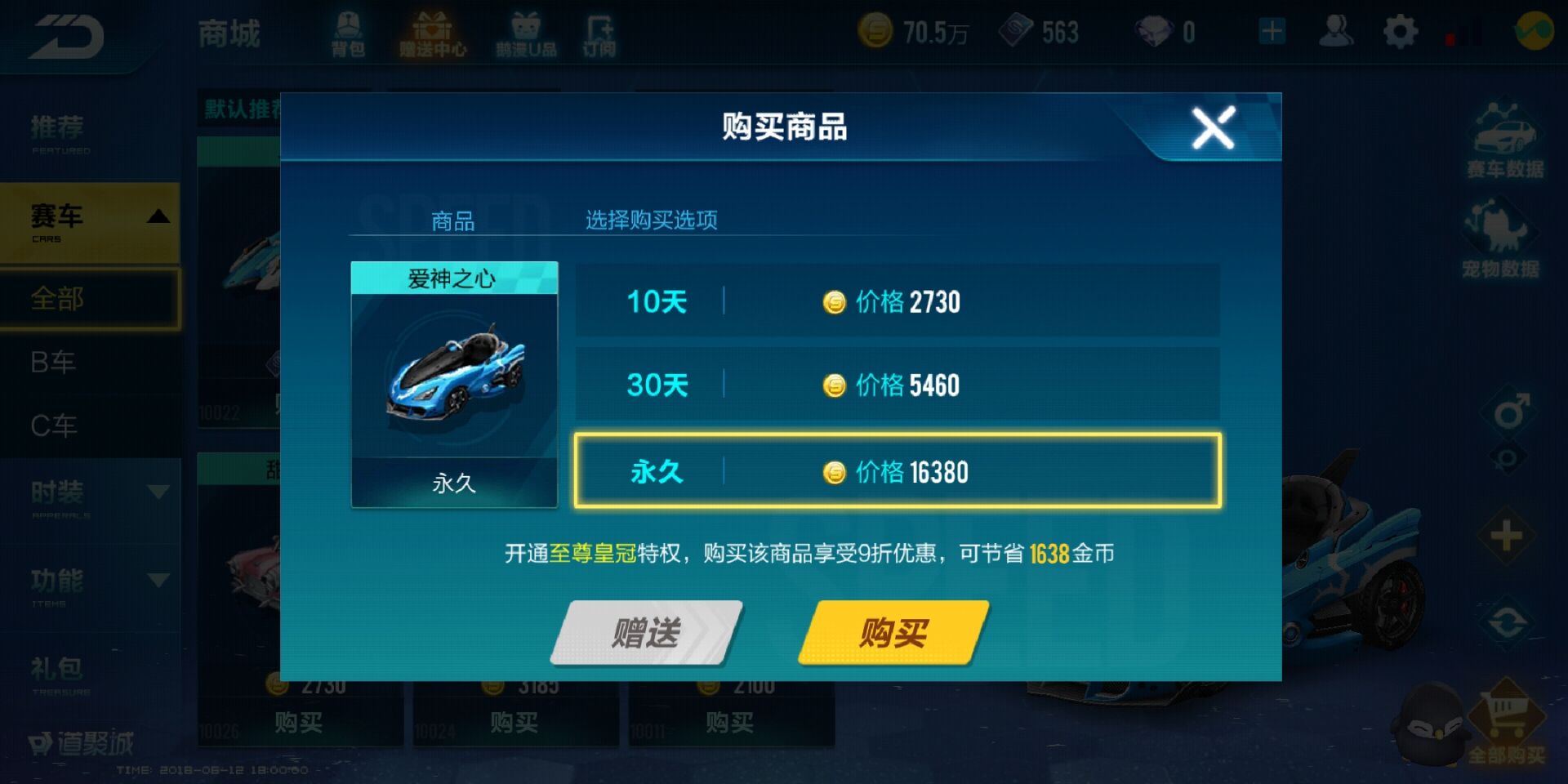
Task: Open the 订阅 subscription icon
Action: [602, 33]
